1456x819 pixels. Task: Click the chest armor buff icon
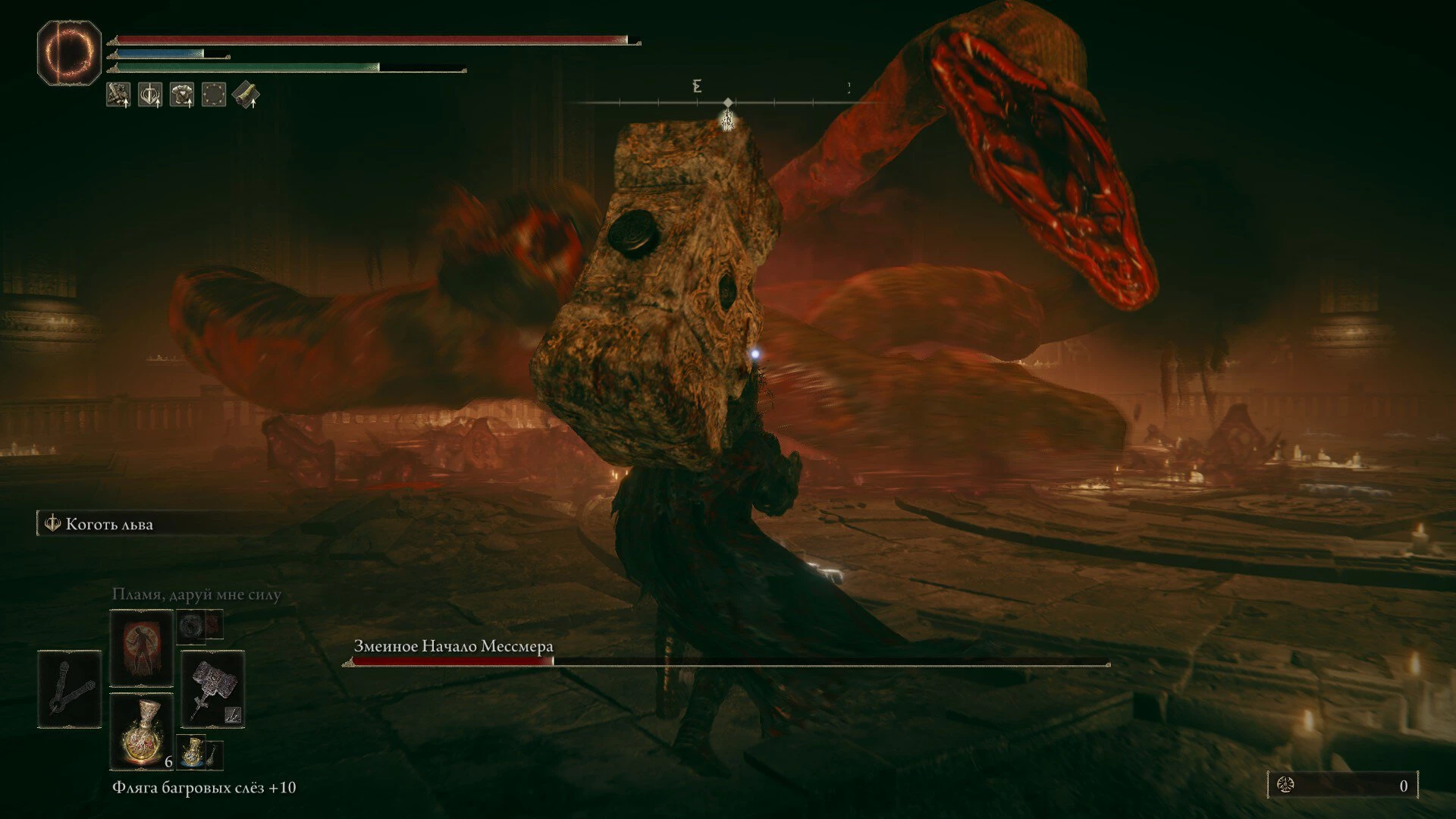pos(182,95)
